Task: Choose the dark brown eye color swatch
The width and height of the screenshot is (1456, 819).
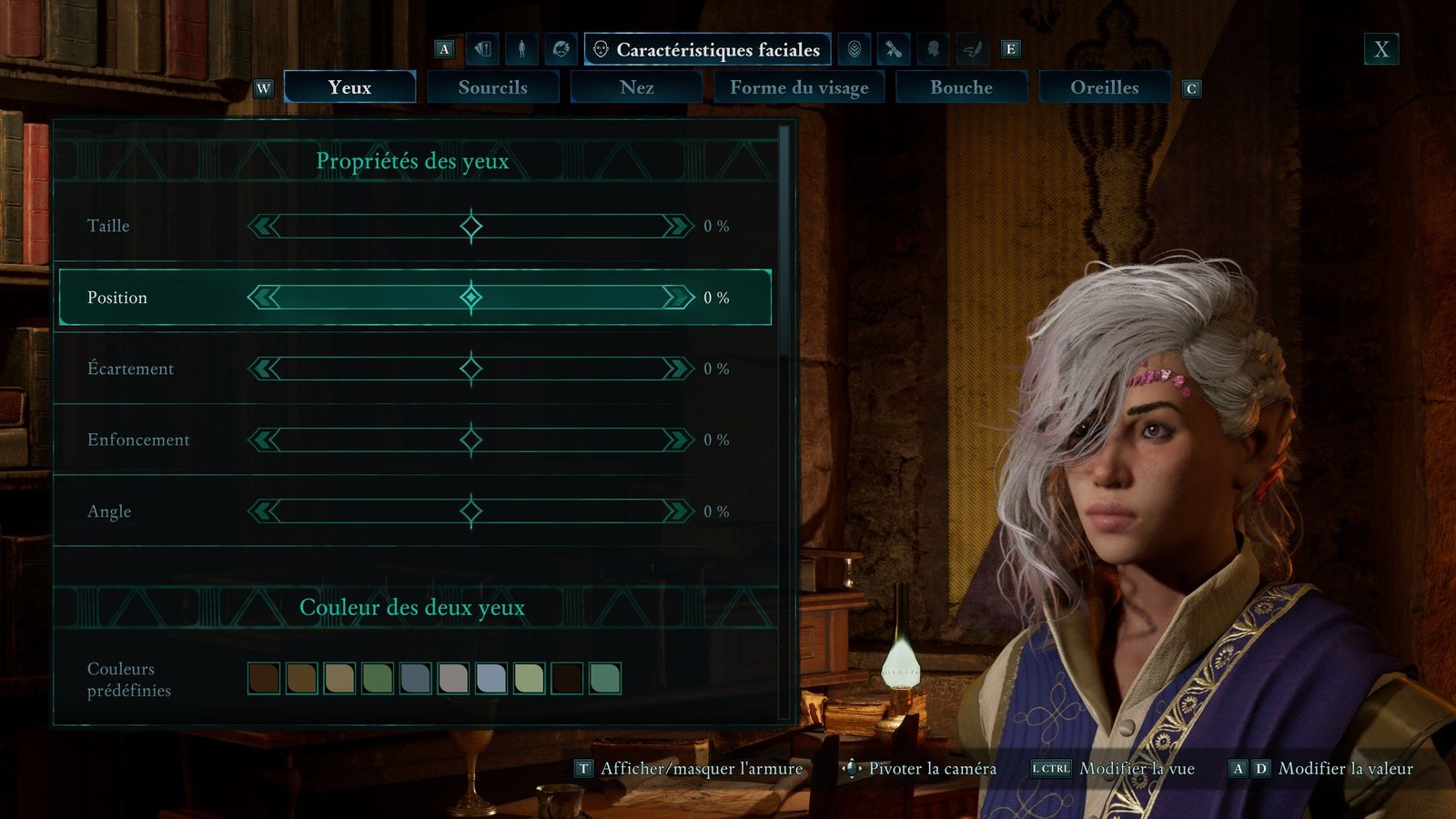Action: click(x=264, y=678)
